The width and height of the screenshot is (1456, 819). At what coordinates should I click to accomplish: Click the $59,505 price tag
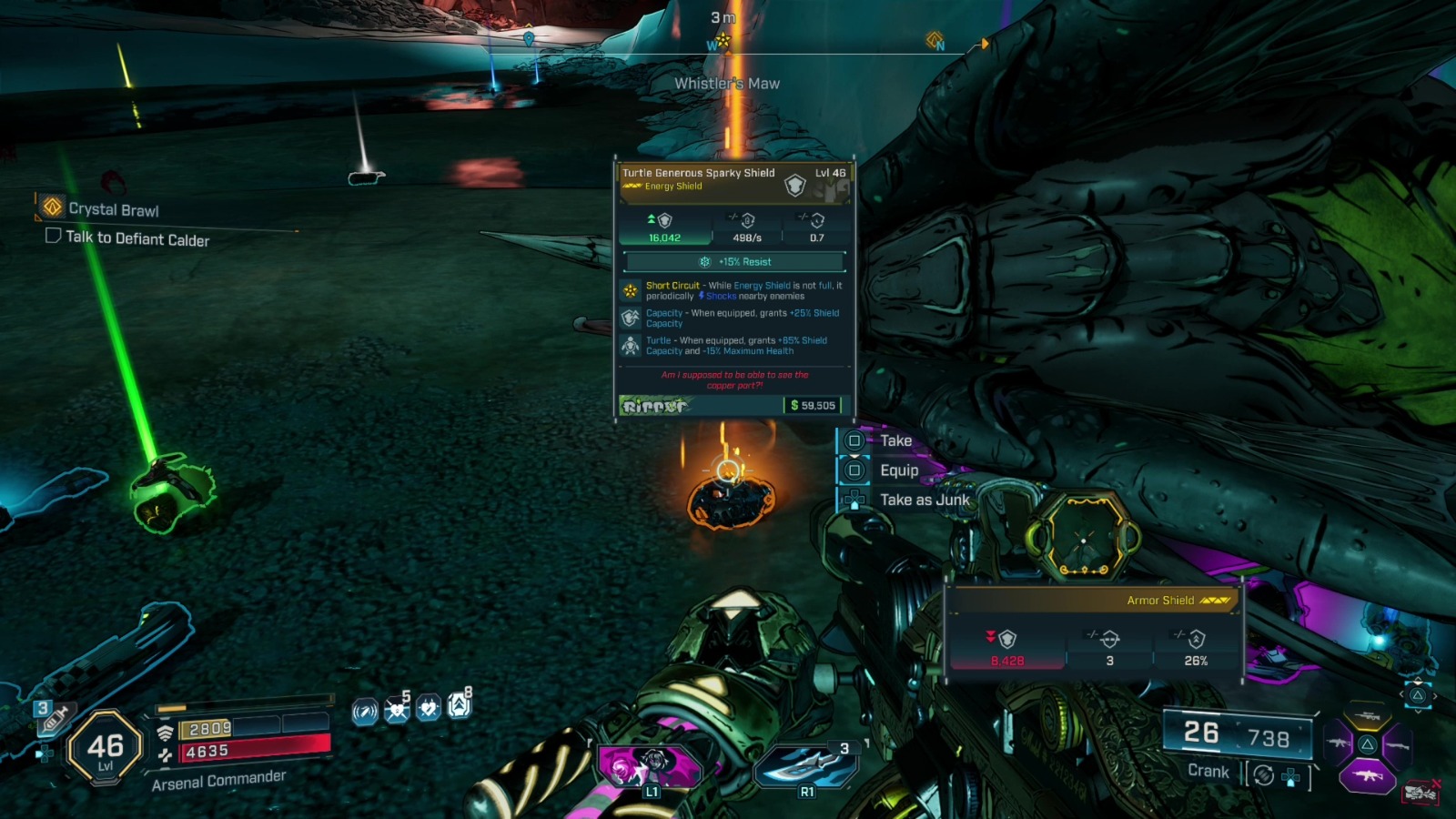pos(813,405)
